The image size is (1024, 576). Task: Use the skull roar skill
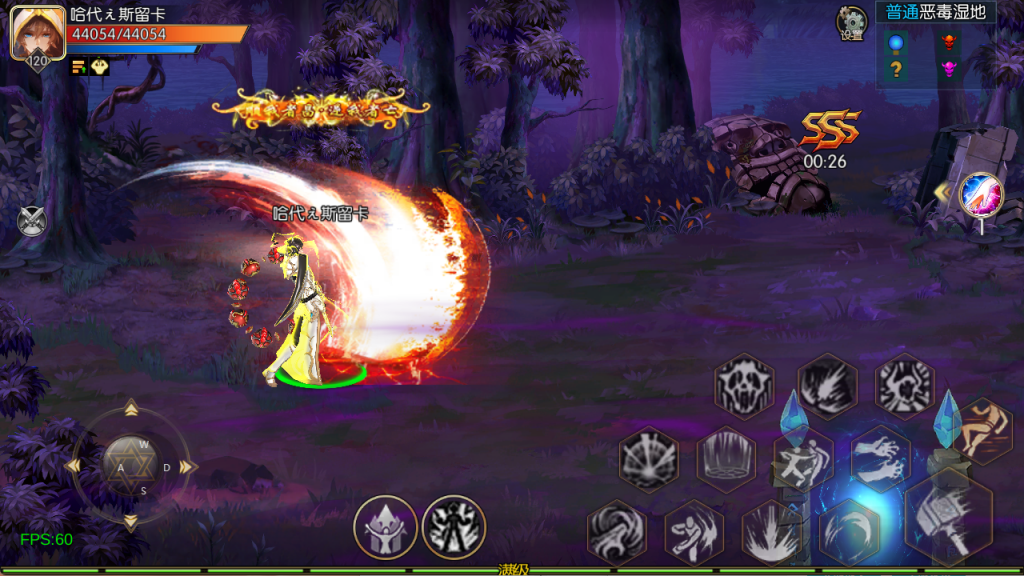click(744, 385)
